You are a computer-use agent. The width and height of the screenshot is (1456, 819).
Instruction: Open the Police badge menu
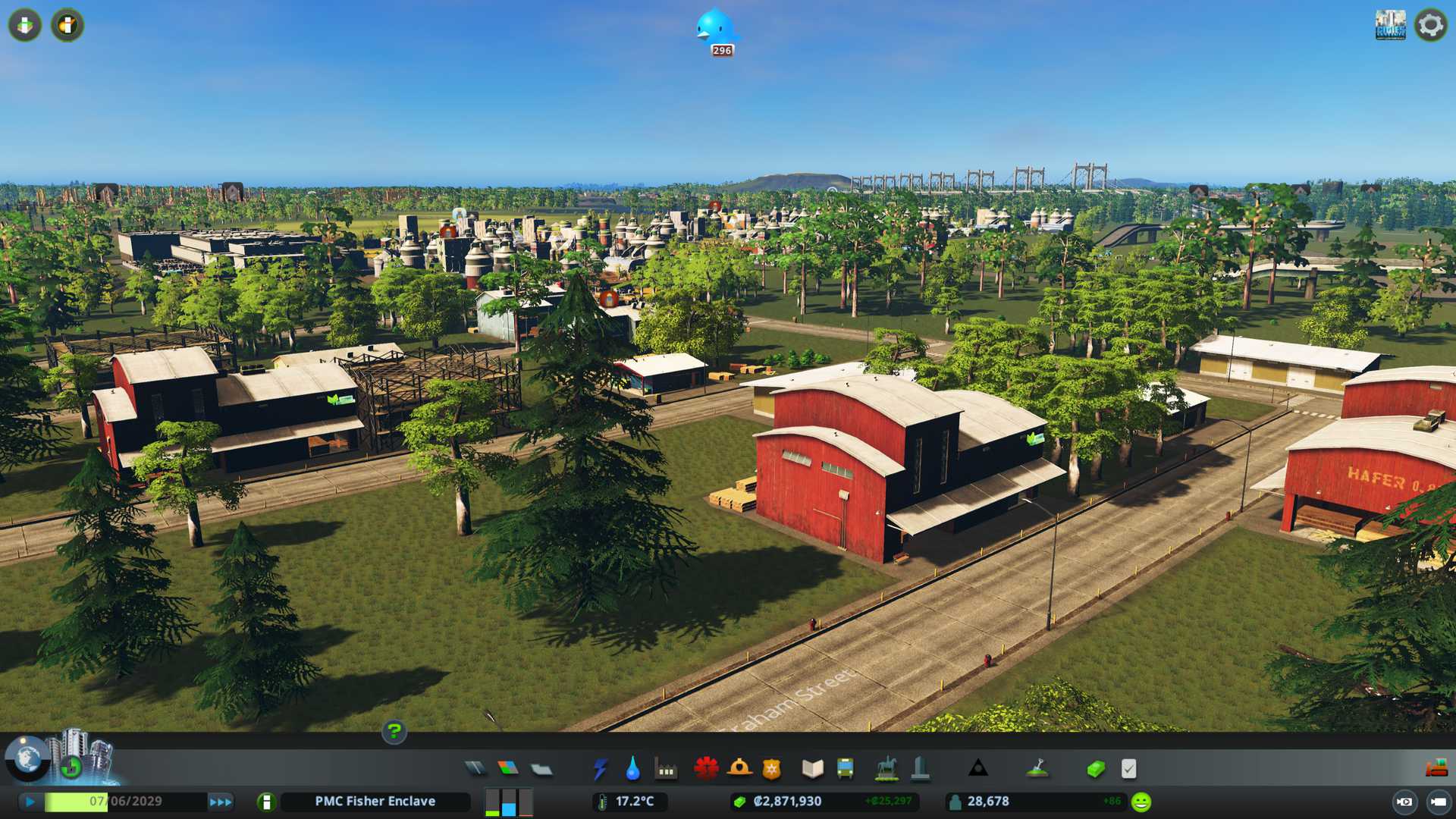(x=772, y=769)
